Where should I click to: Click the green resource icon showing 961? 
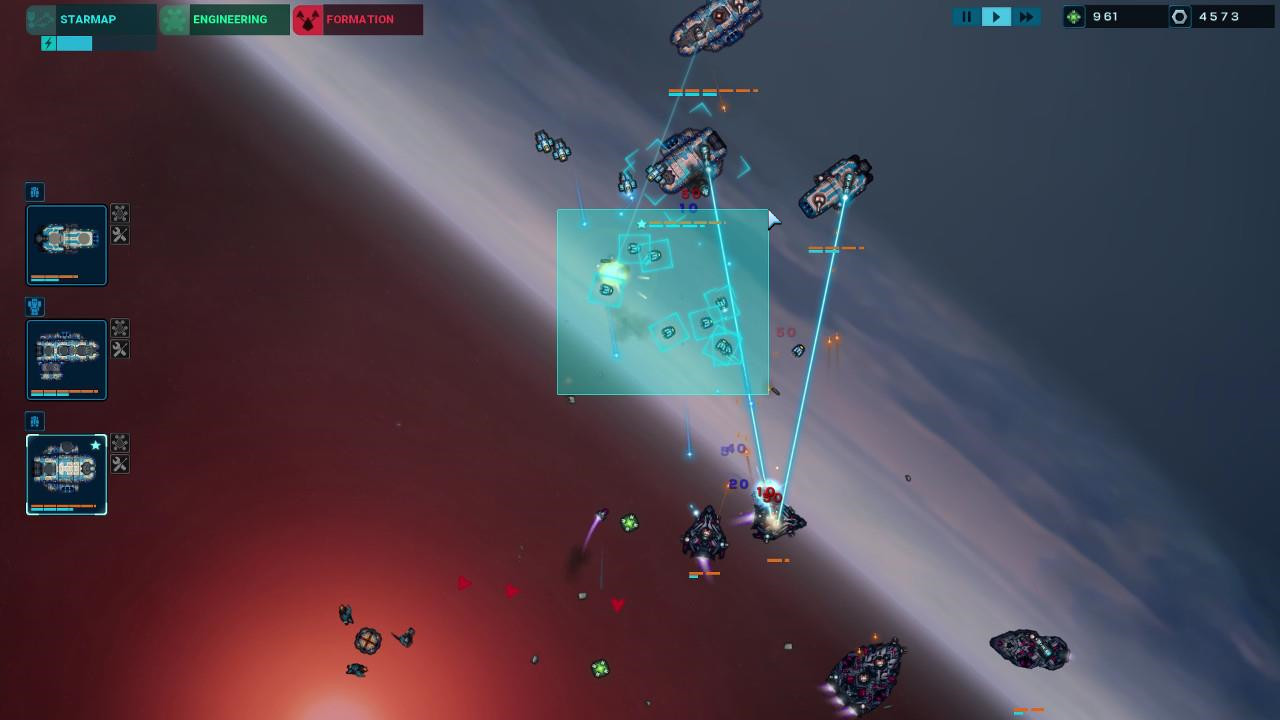pos(1074,16)
